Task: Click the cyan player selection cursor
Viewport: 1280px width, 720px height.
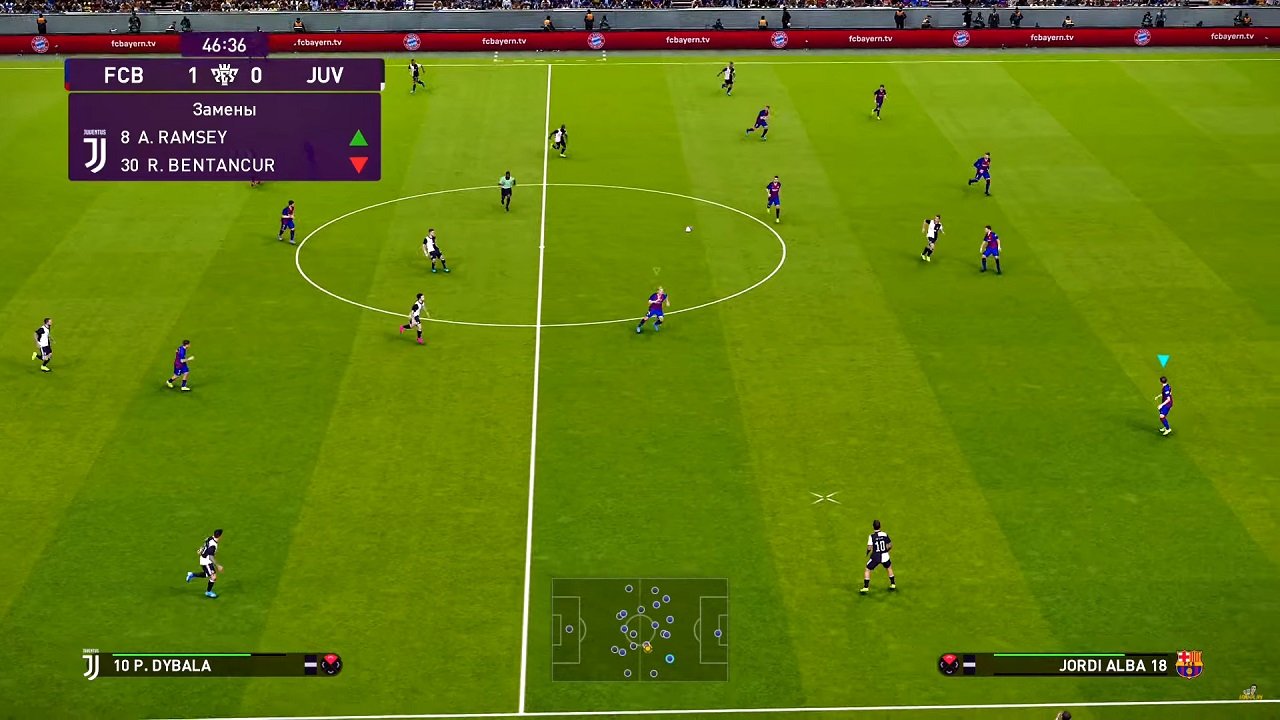Action: point(1163,360)
